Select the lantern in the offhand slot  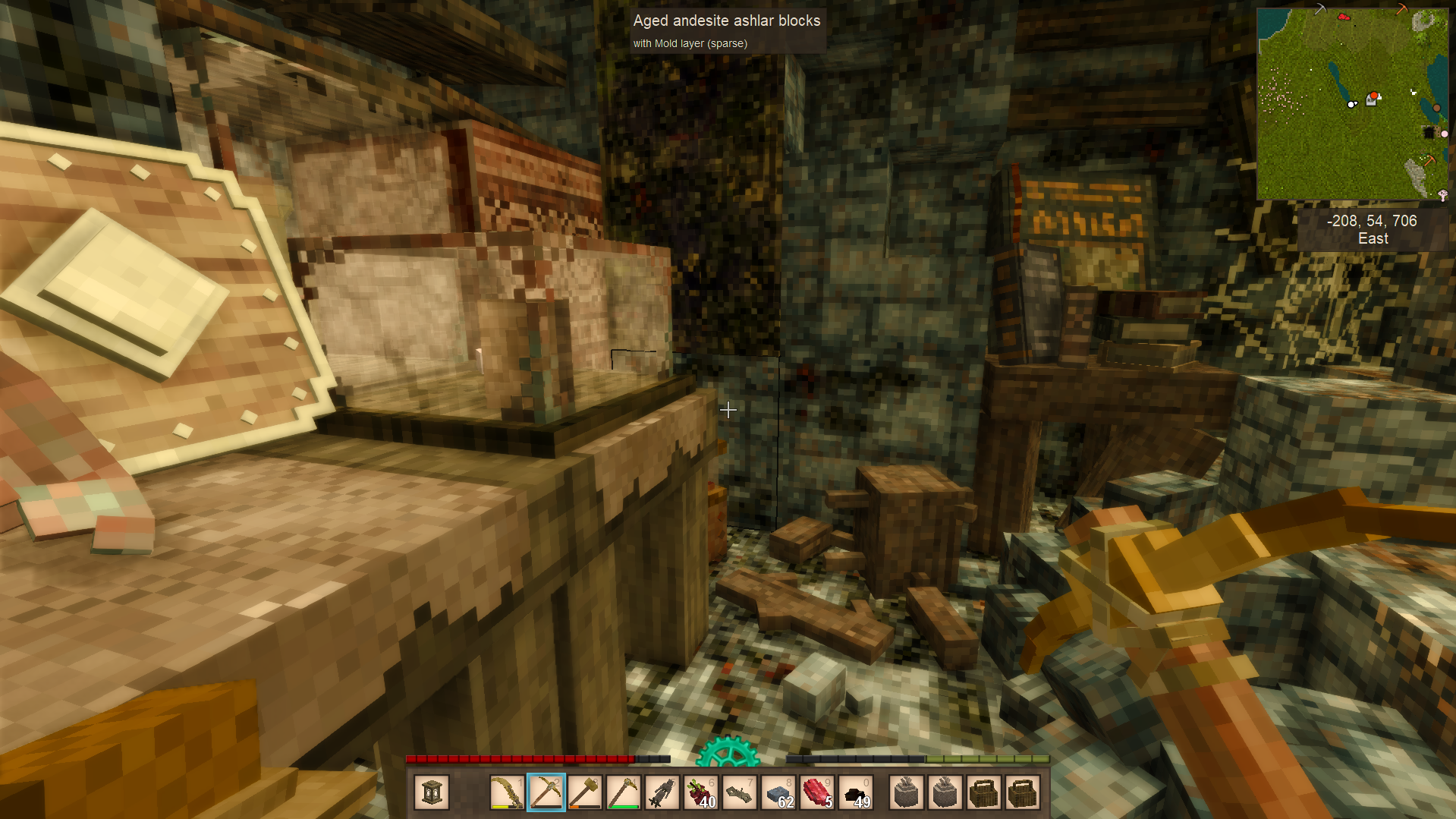(x=432, y=792)
